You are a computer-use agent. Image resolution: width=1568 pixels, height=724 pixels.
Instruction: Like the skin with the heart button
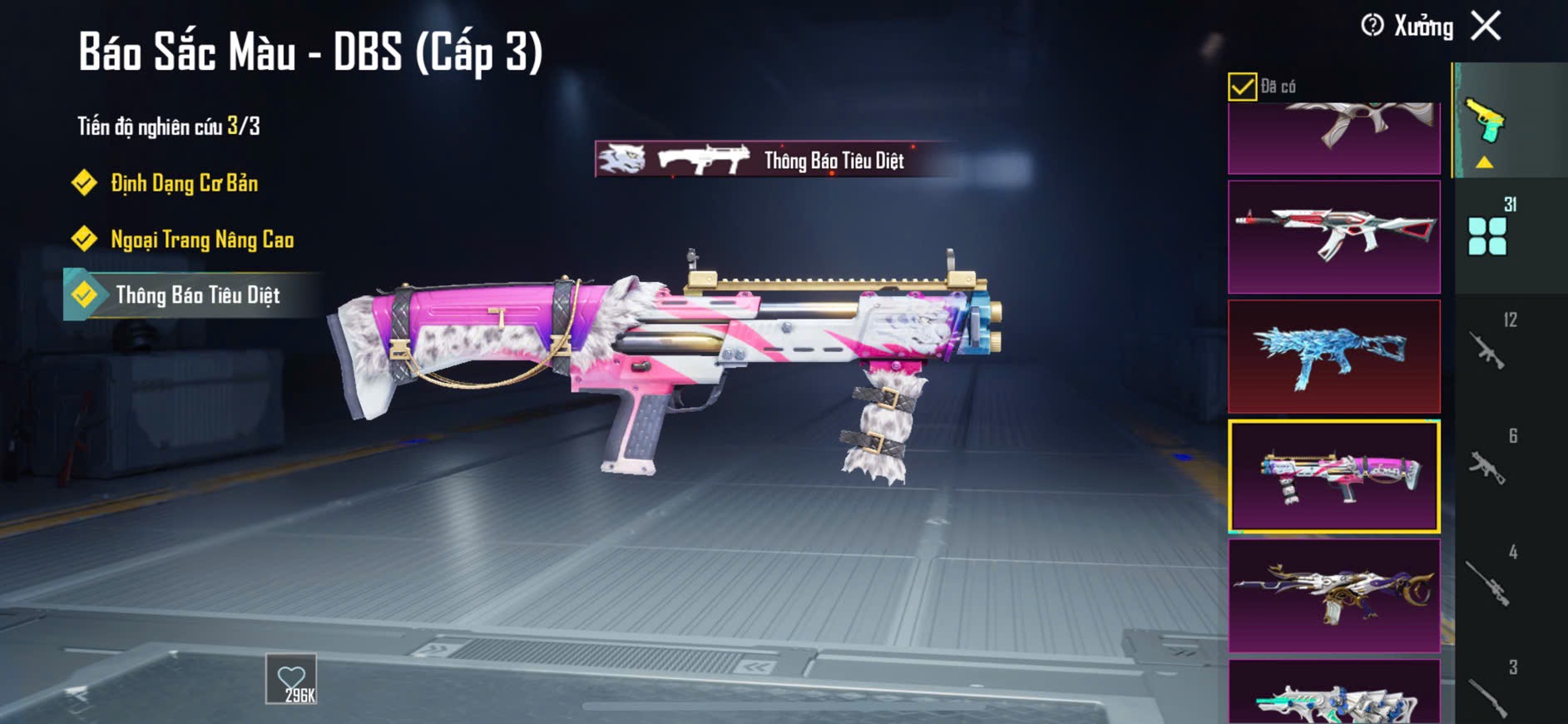pos(291,679)
